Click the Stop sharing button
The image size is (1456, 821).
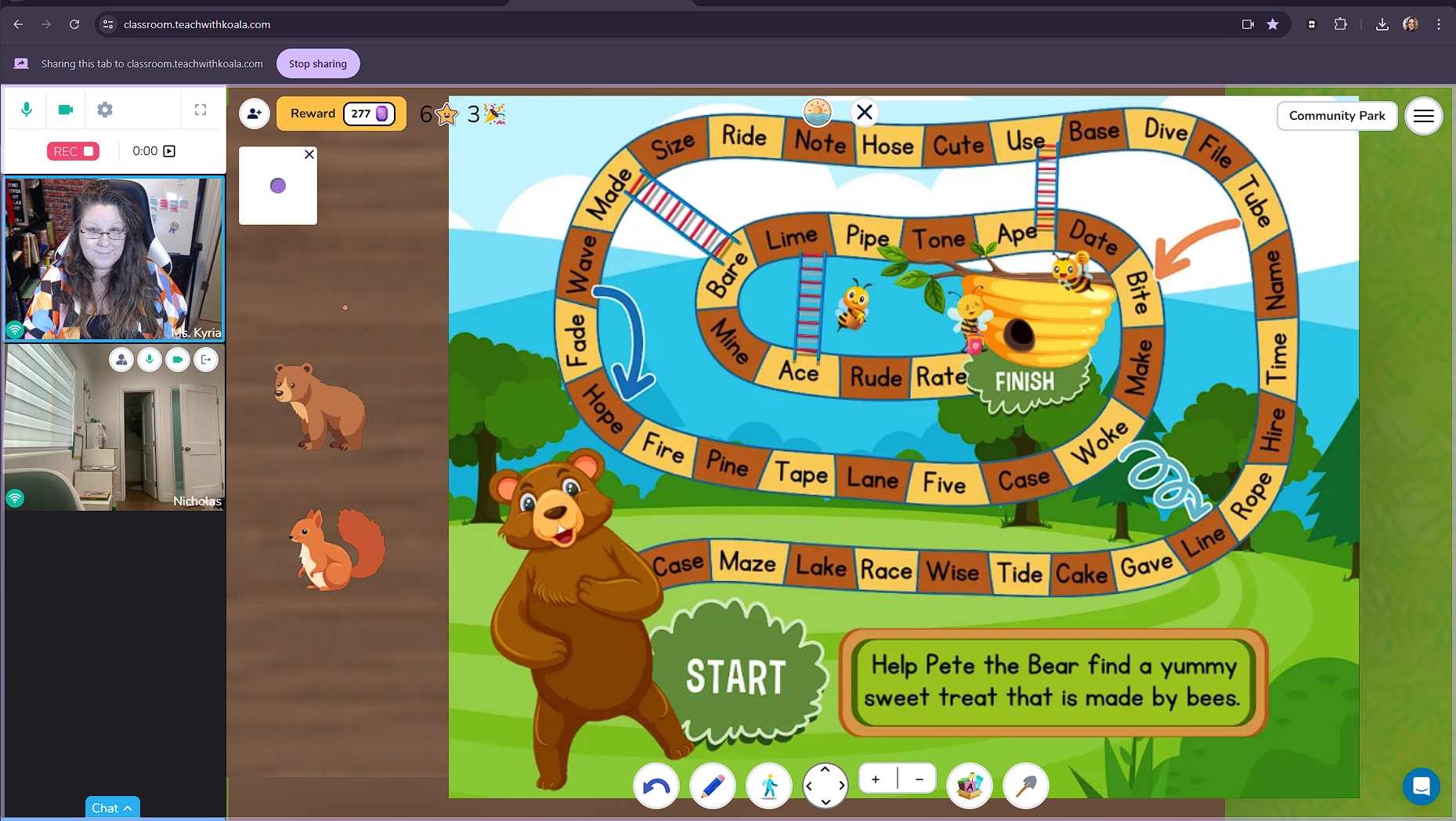(x=318, y=63)
